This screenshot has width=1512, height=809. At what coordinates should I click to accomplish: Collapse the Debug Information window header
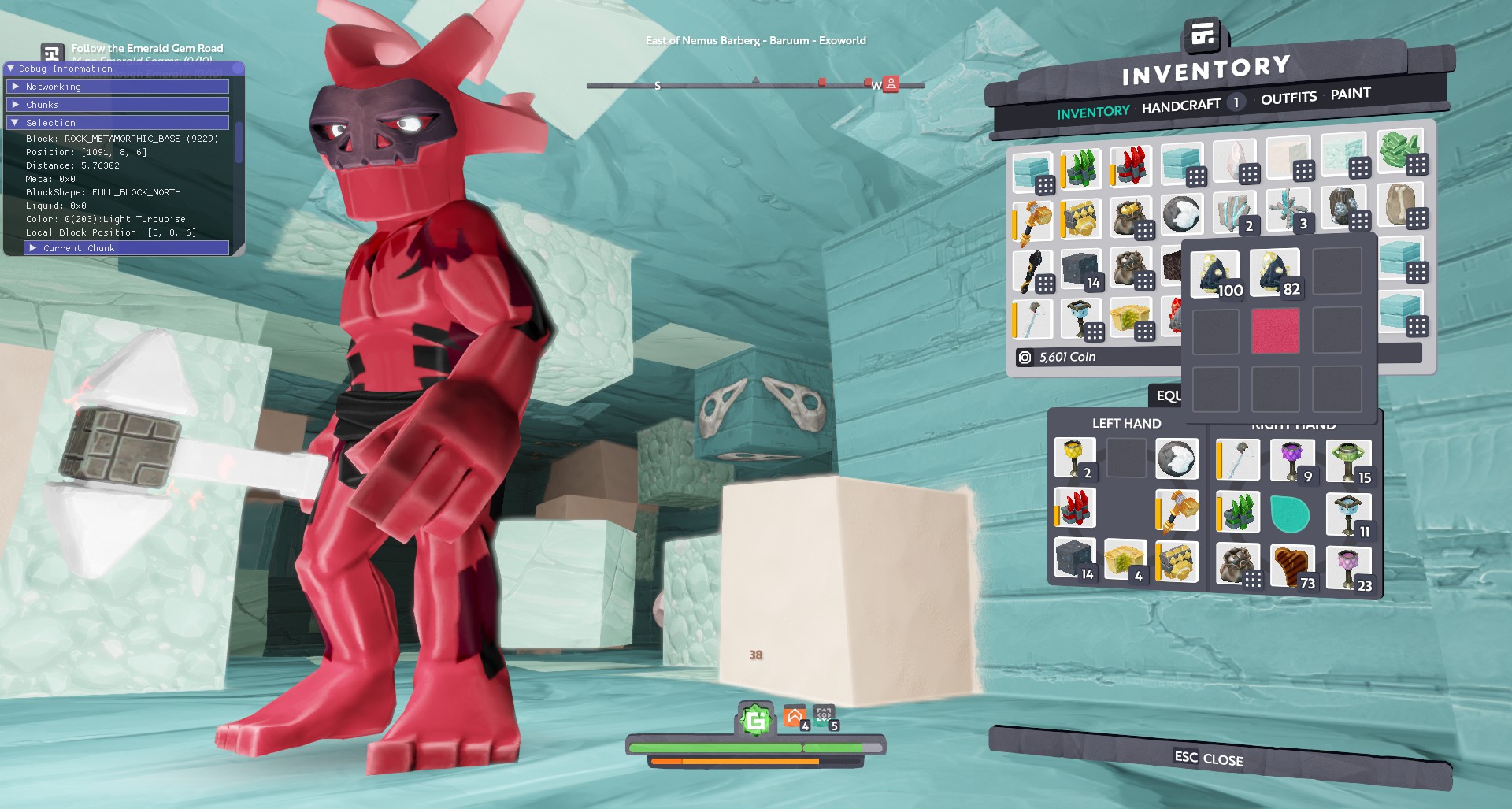click(11, 69)
